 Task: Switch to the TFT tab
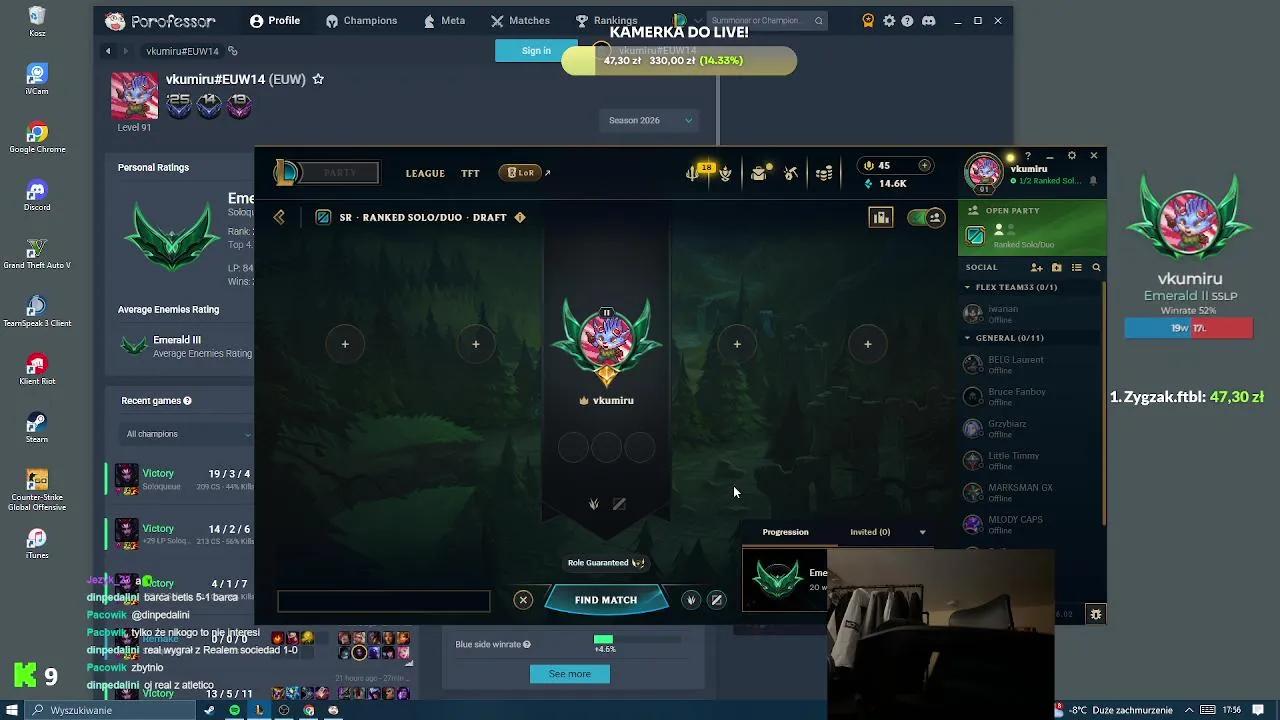point(470,172)
